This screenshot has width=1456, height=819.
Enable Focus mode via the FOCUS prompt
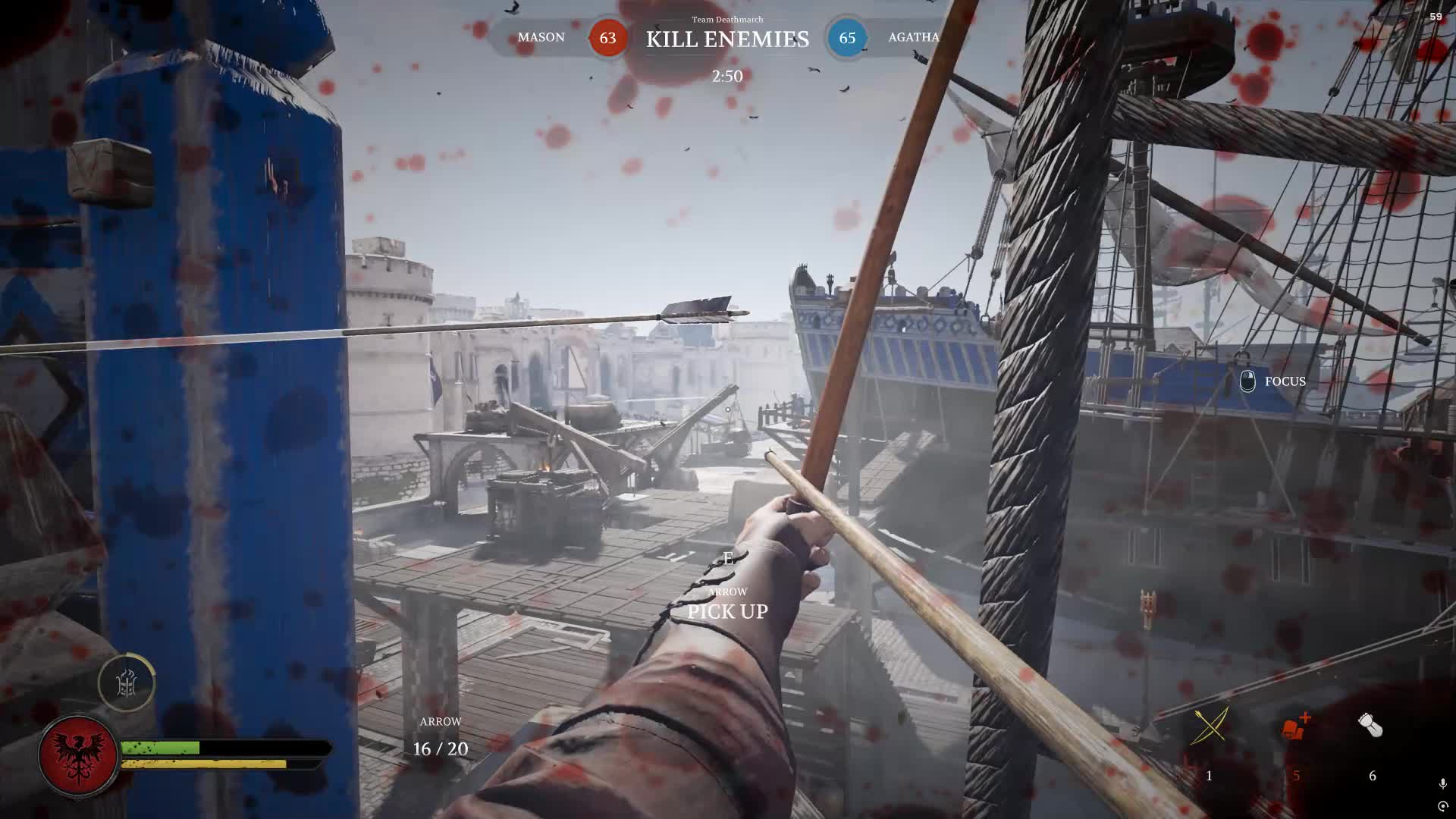click(1284, 381)
